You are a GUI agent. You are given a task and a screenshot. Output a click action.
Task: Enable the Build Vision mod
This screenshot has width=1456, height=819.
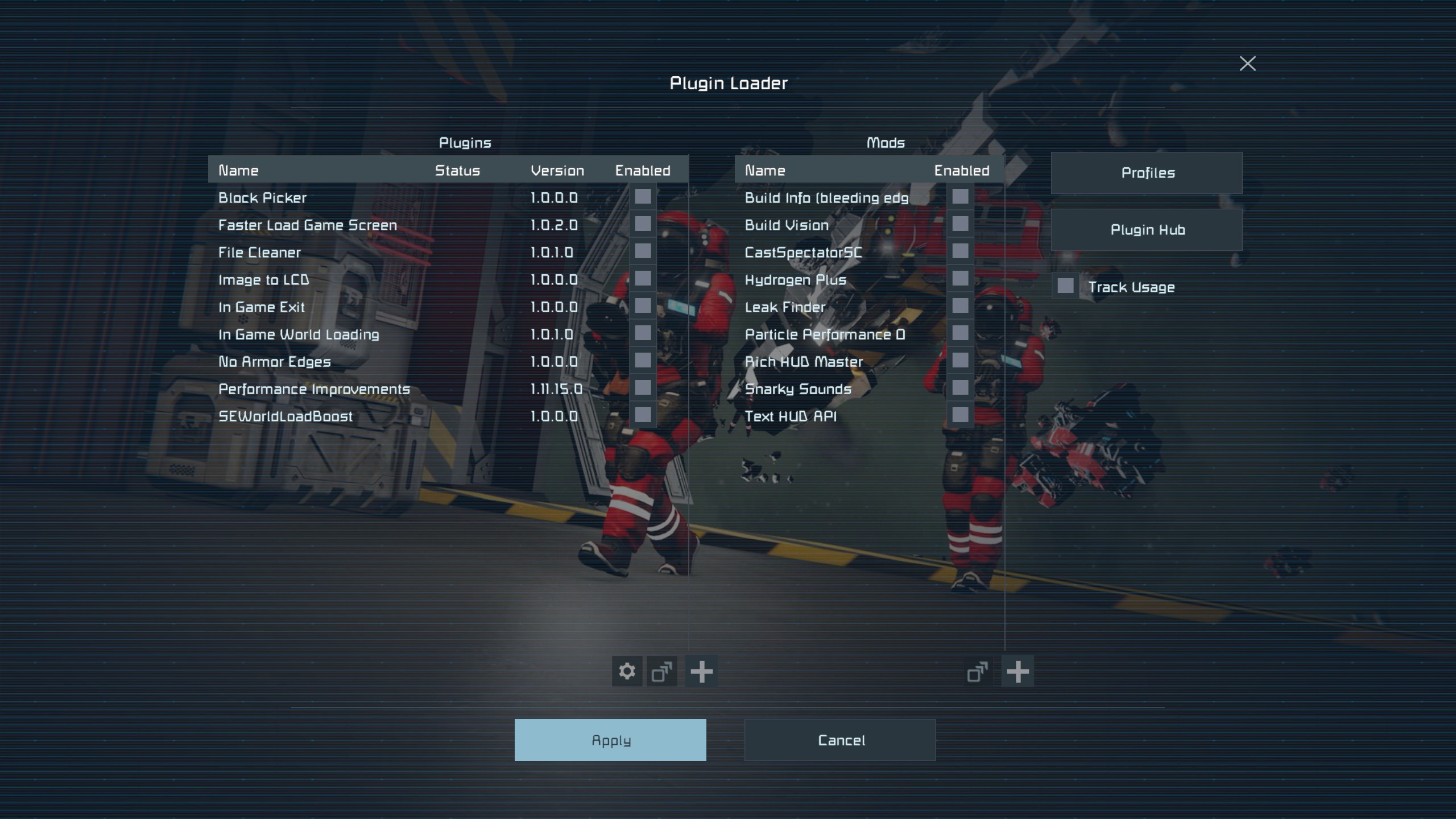(x=960, y=224)
